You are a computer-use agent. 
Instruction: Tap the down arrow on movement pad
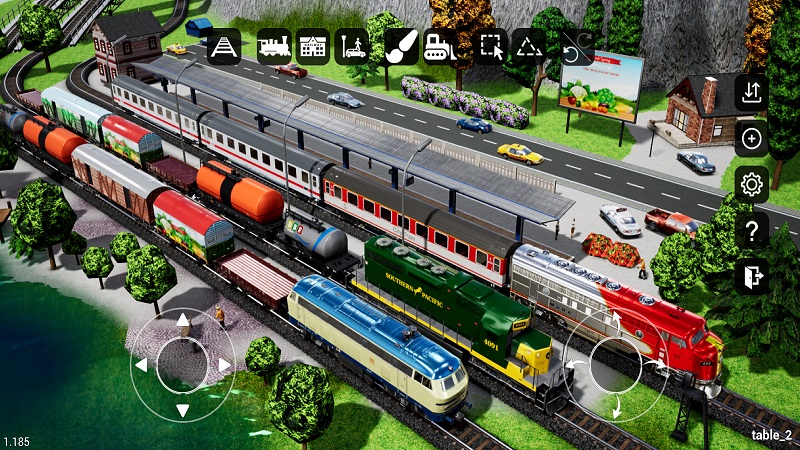(183, 409)
